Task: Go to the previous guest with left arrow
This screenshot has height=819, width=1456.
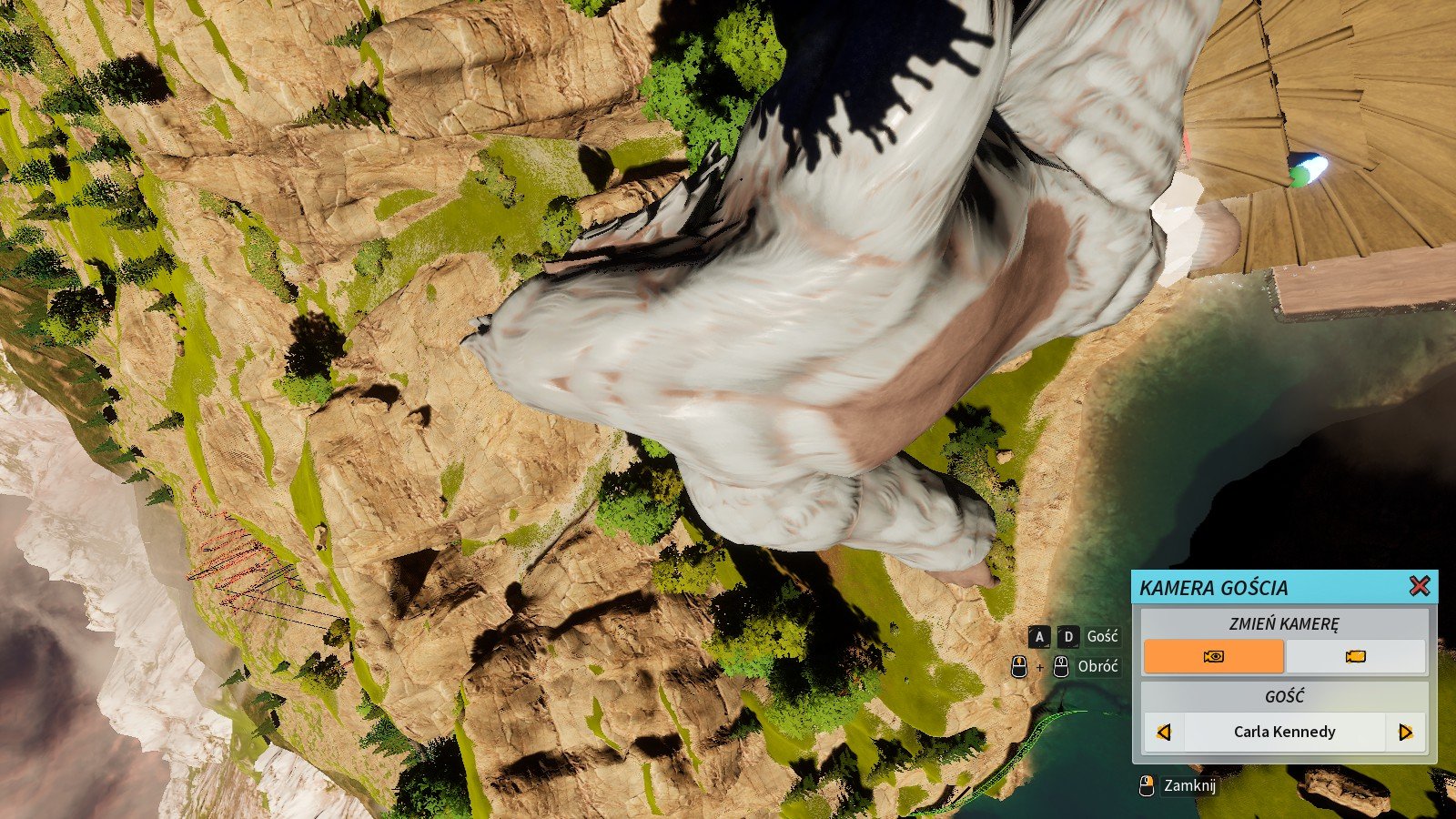Action: coord(1163,732)
